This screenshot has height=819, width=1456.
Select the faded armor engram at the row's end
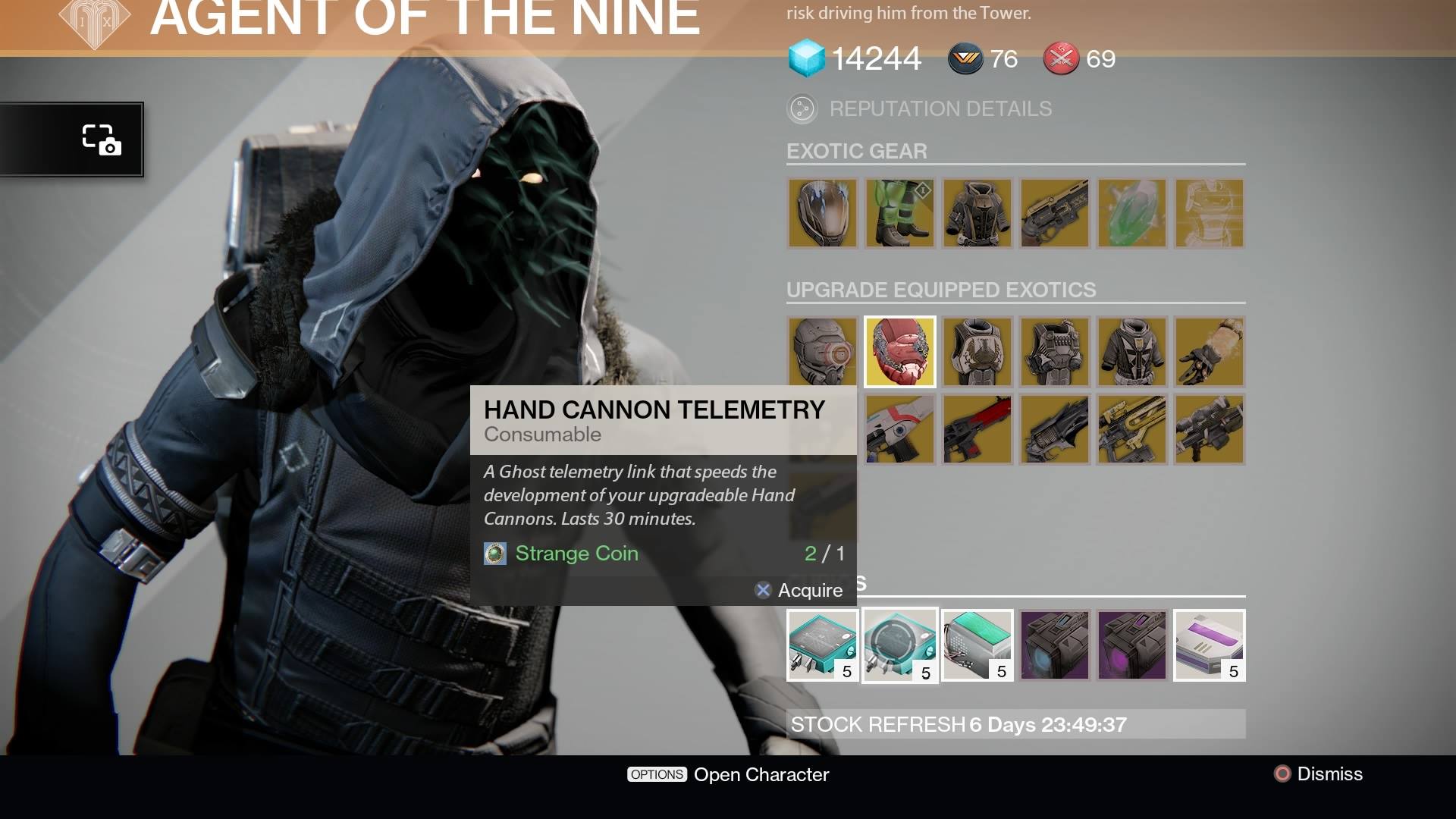pyautogui.click(x=1210, y=213)
